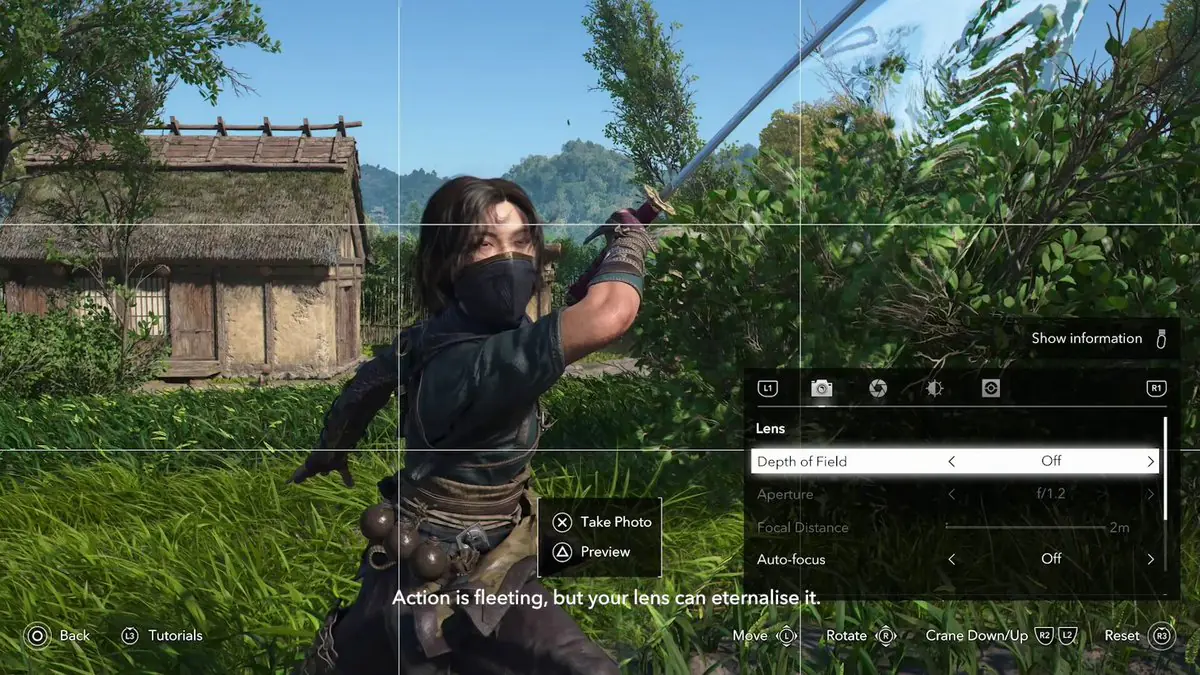
Task: Switch to the aperture shutter tab
Action: tap(877, 388)
